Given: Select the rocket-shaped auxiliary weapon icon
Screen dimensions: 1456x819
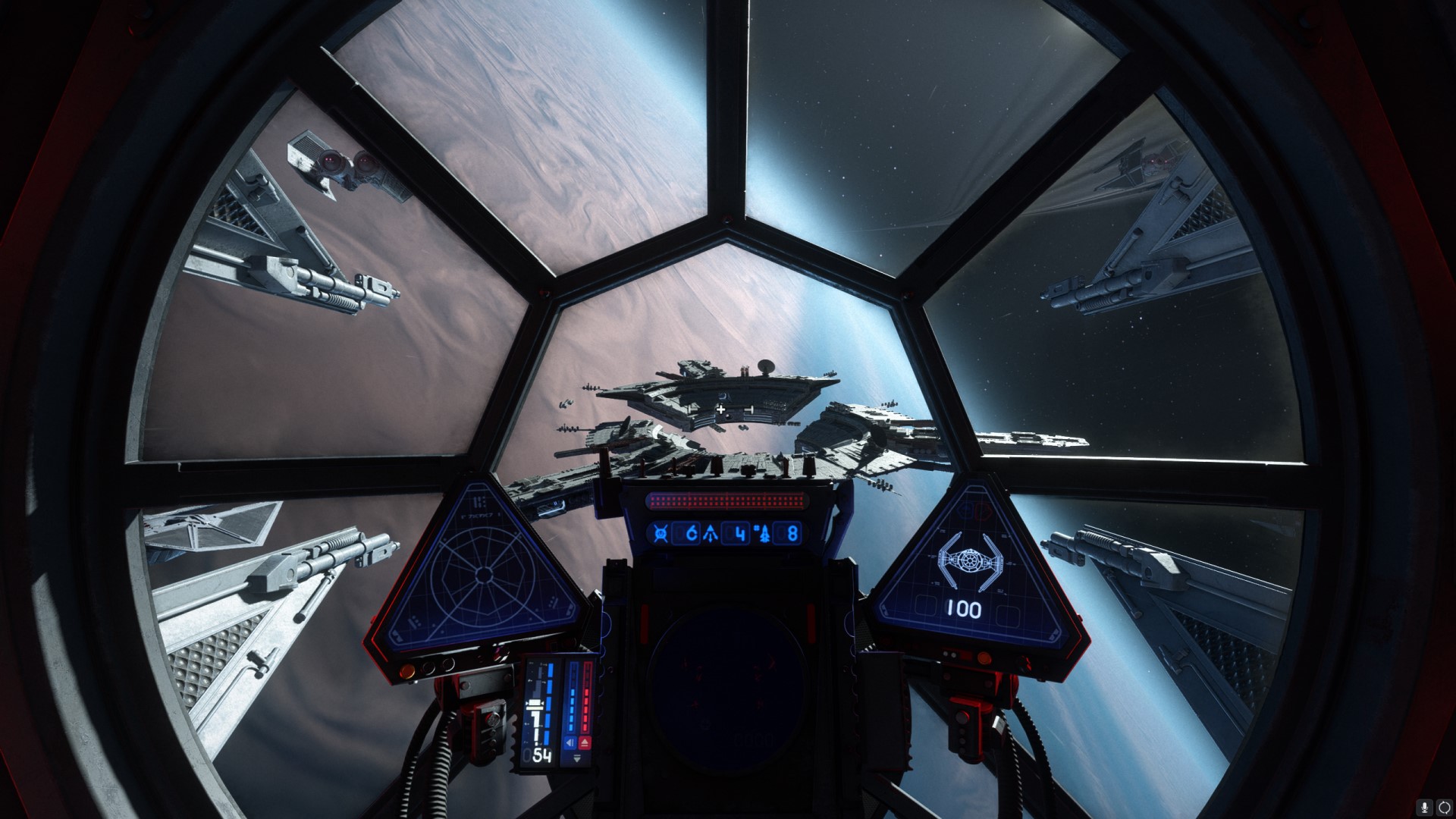Looking at the screenshot, I should (x=764, y=533).
